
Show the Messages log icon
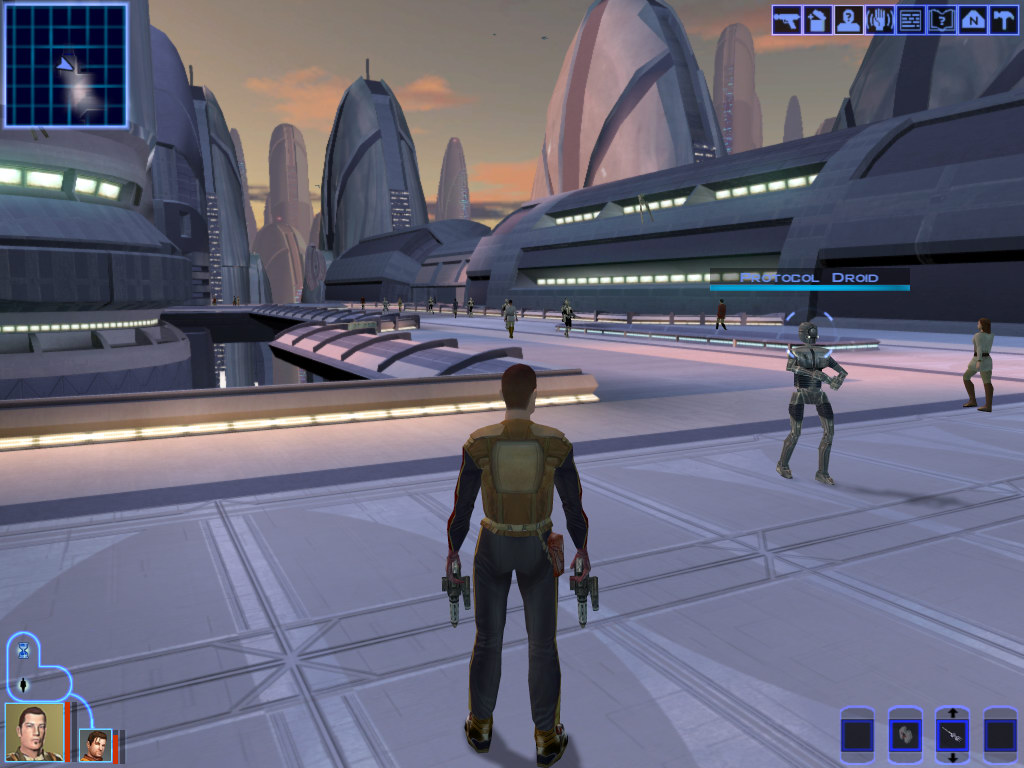(911, 20)
